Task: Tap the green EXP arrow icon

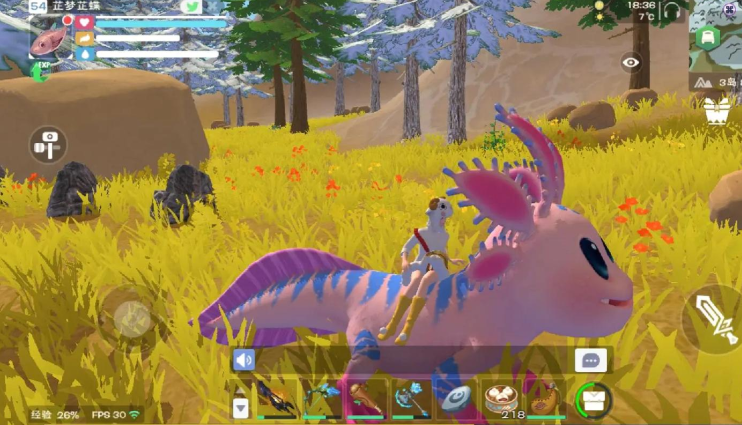Action: click(41, 72)
